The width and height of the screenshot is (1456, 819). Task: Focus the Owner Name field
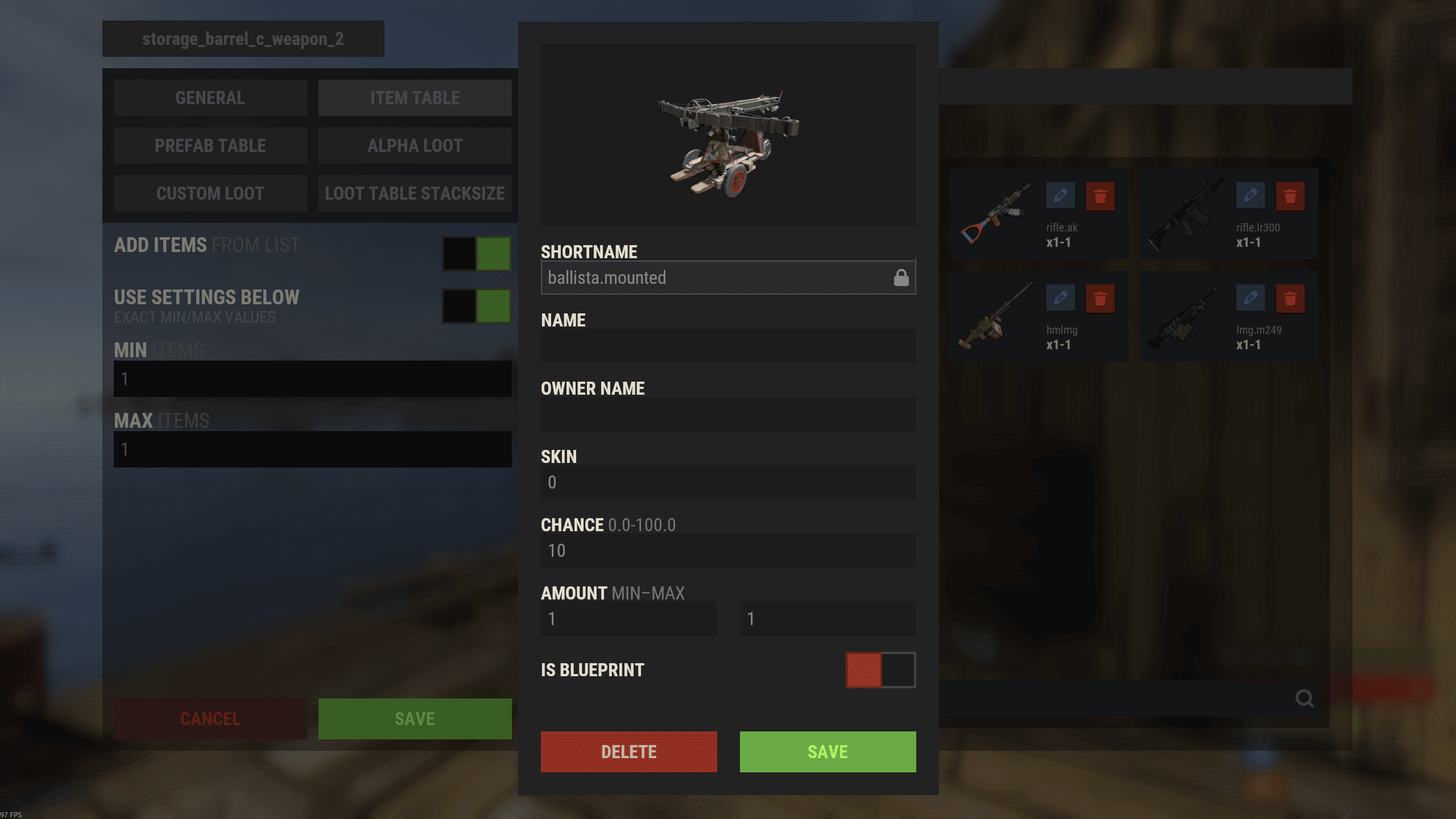[728, 414]
